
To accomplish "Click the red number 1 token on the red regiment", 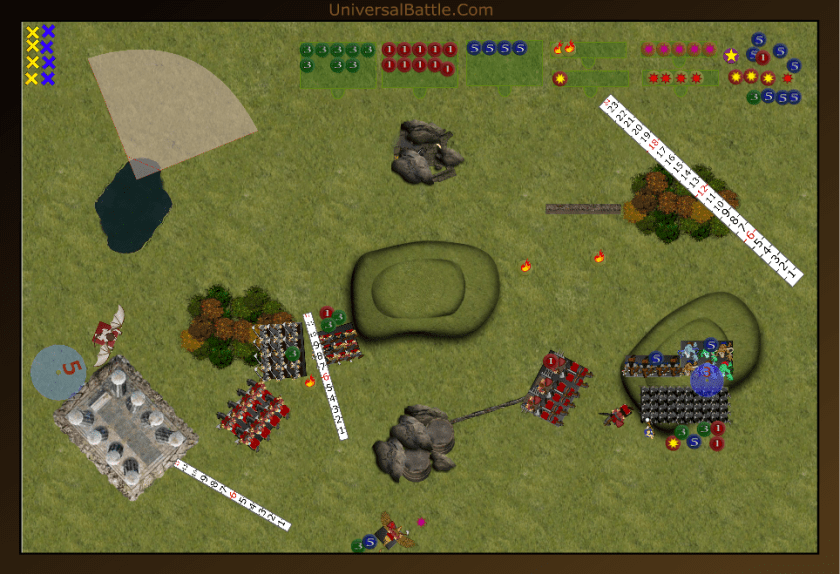I will pos(551,361).
